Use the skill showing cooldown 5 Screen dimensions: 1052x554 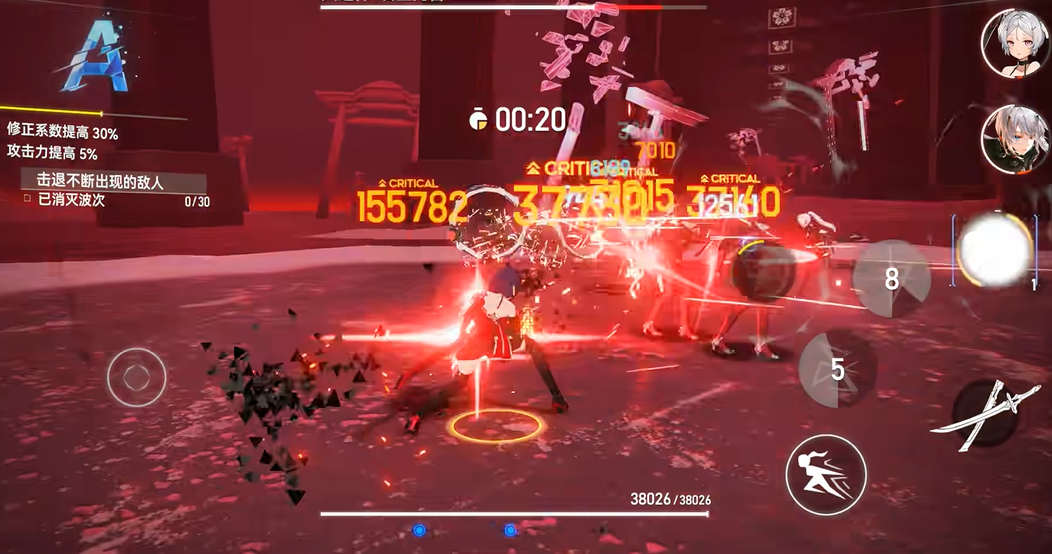[838, 369]
